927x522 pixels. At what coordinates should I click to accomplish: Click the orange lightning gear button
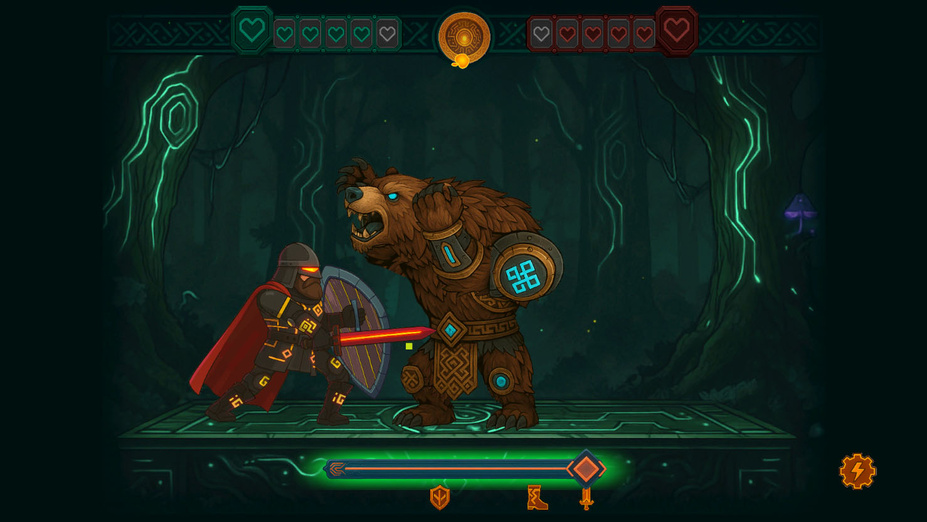pyautogui.click(x=857, y=471)
